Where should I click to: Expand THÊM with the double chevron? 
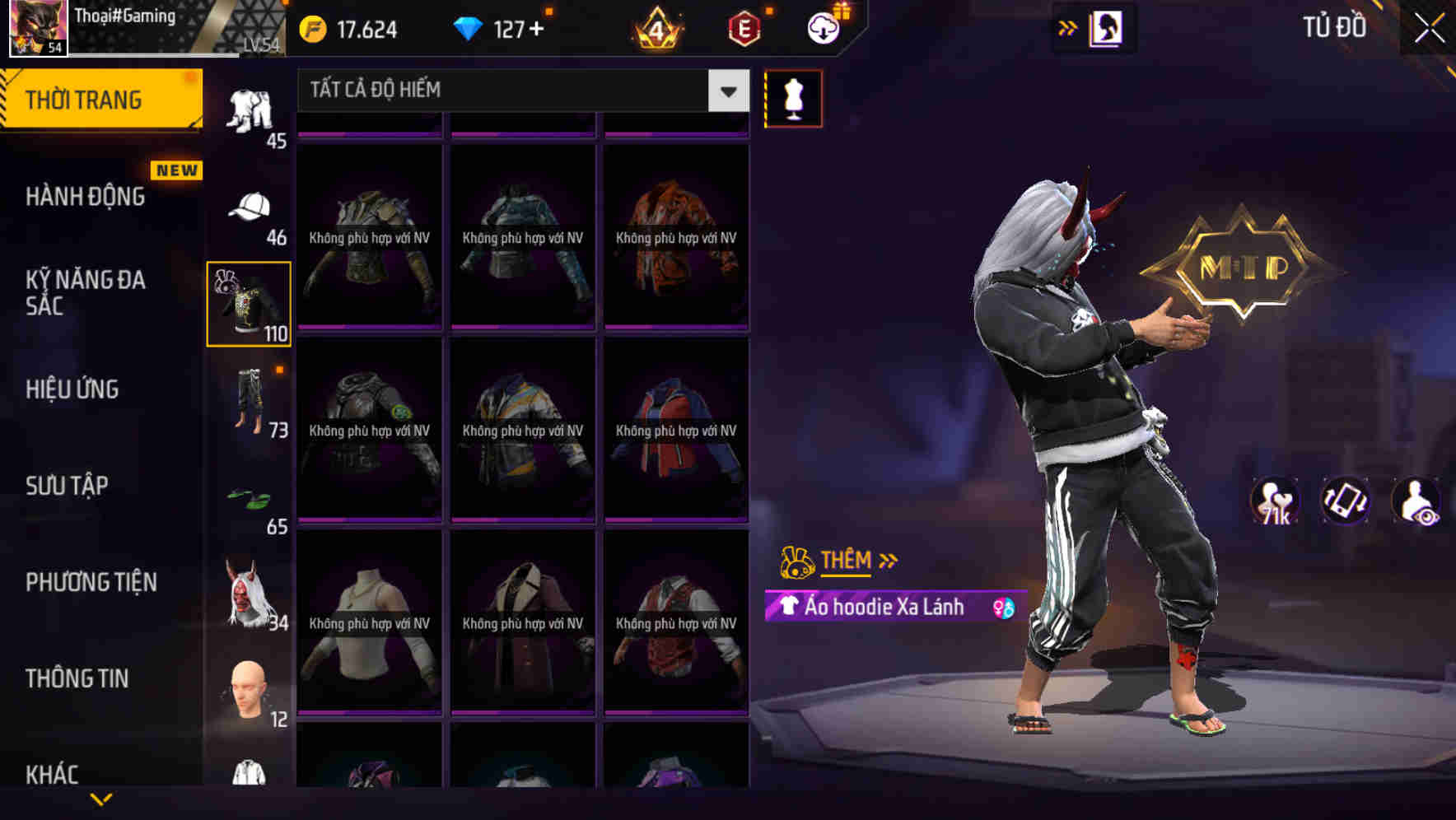(888, 559)
